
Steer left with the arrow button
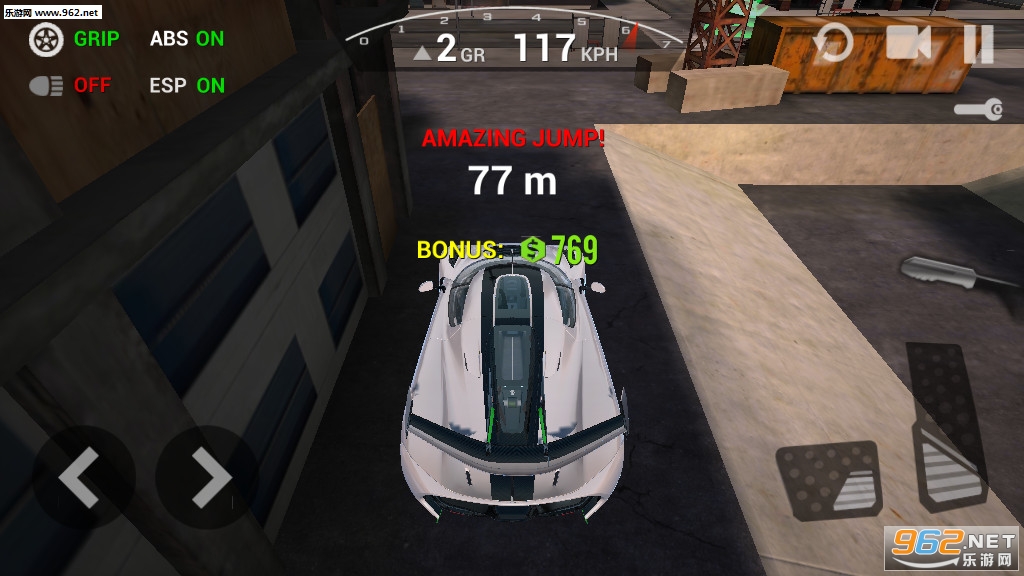(x=80, y=477)
